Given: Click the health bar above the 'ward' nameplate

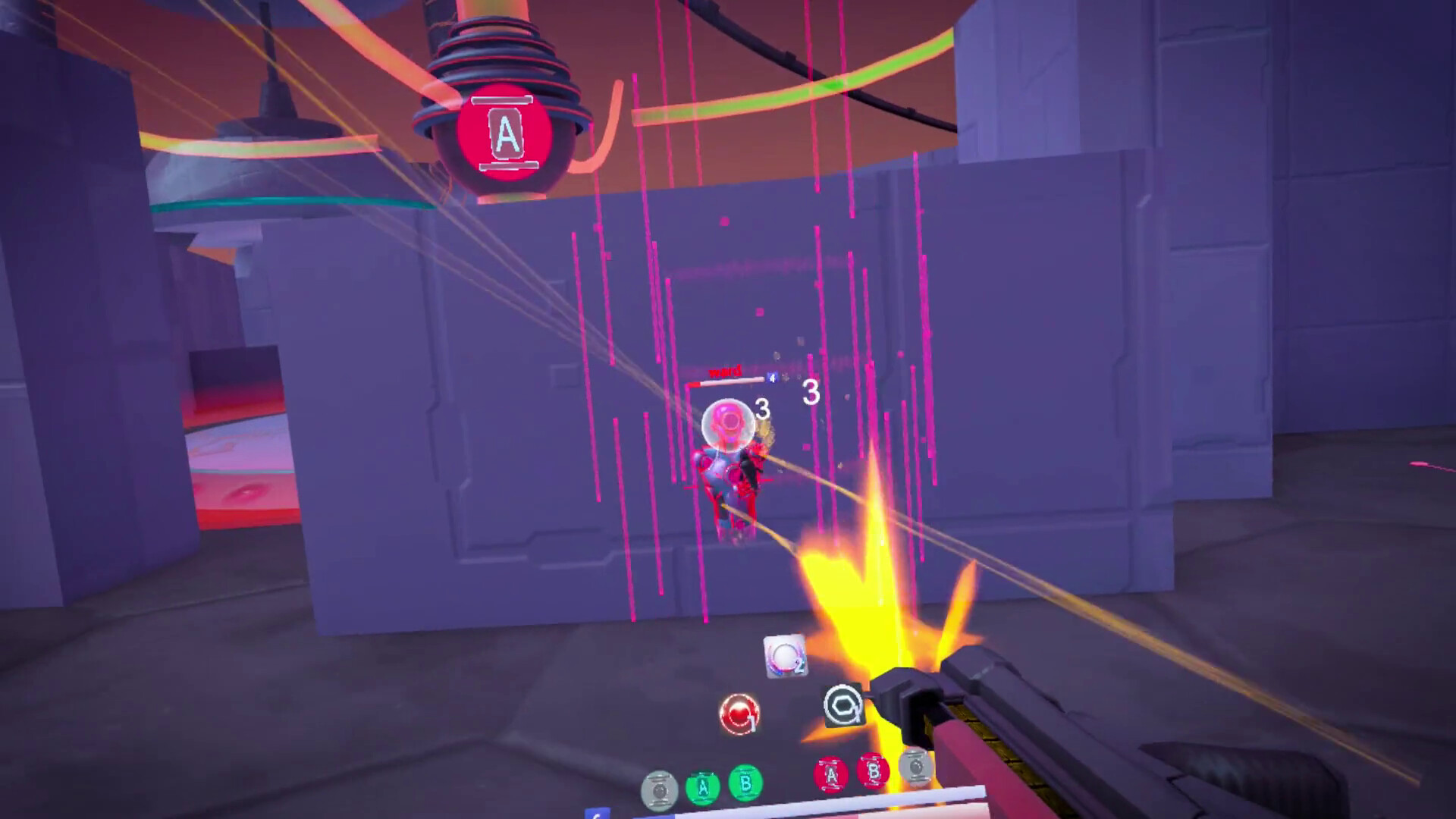Looking at the screenshot, I should [726, 381].
